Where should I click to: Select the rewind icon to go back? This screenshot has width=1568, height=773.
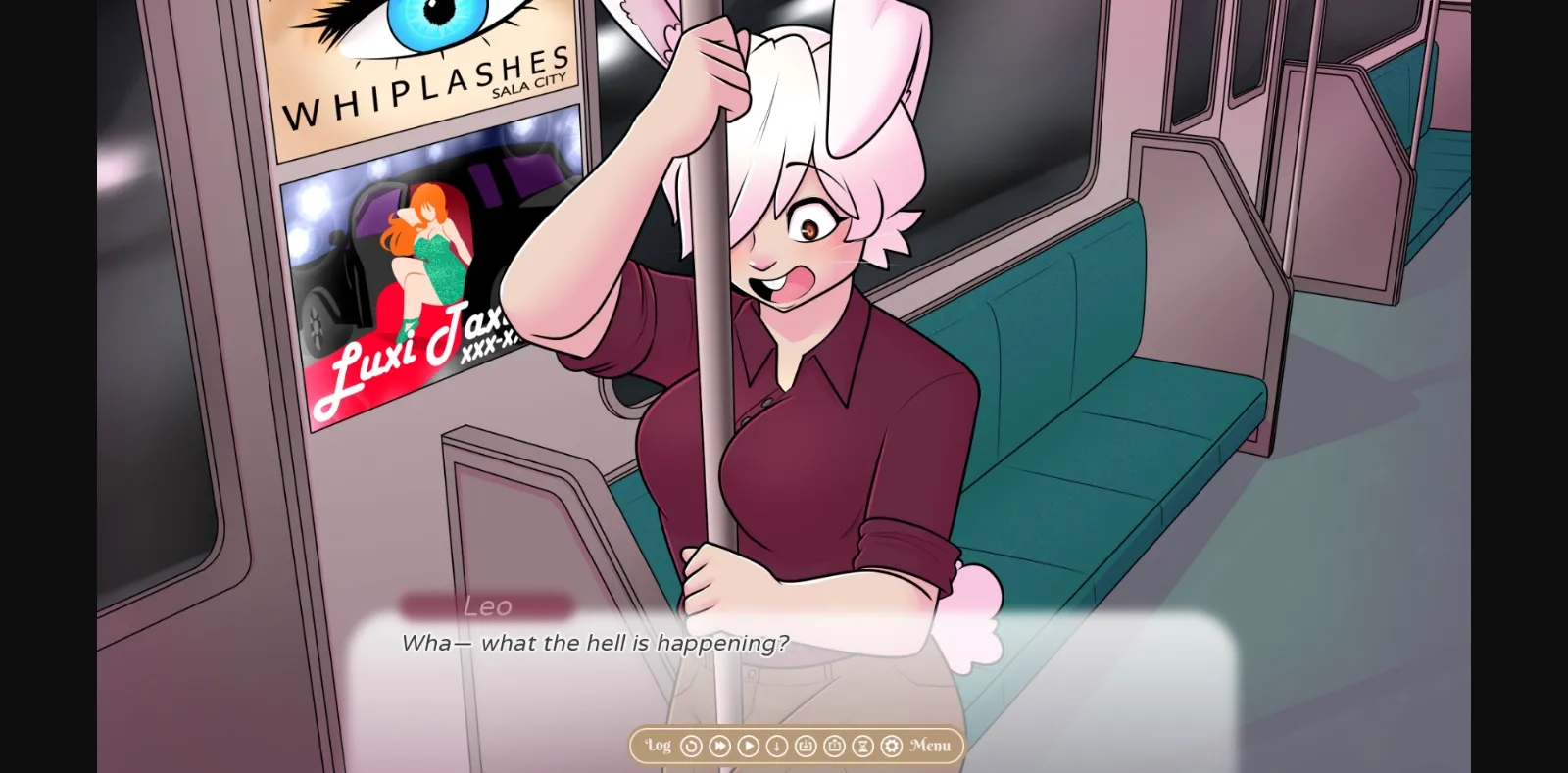(692, 746)
